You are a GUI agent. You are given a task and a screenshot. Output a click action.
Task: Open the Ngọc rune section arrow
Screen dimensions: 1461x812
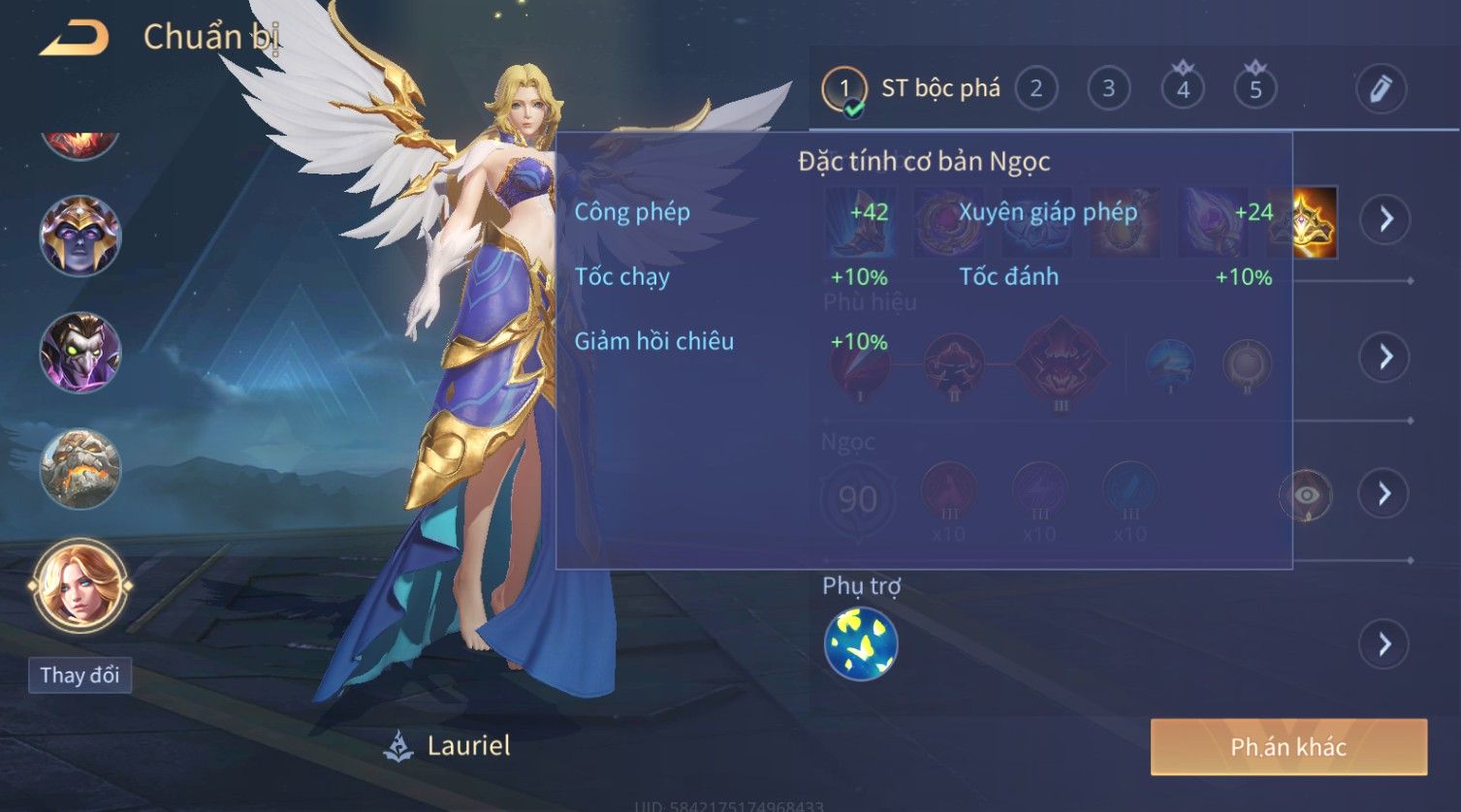[1384, 494]
